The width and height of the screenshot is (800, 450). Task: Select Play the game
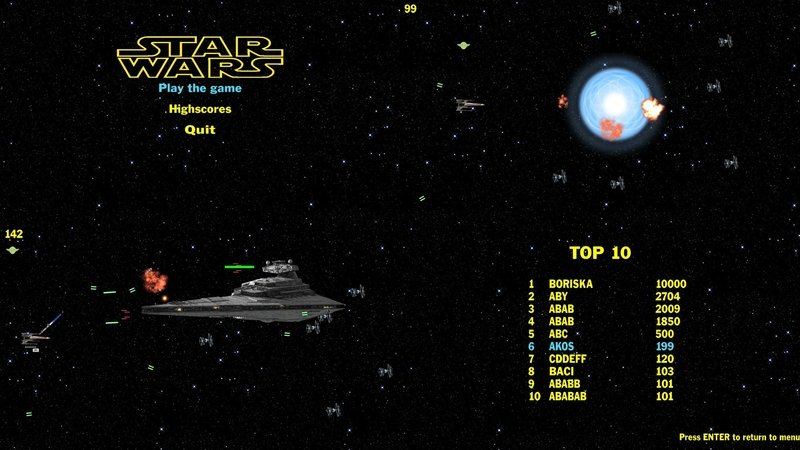200,87
